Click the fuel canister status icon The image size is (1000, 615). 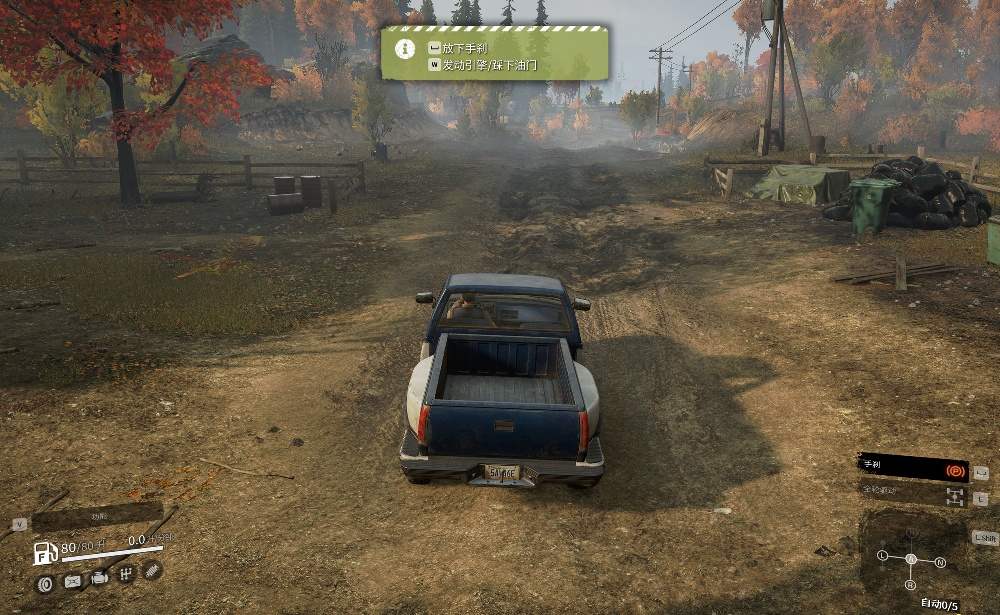click(x=73, y=581)
